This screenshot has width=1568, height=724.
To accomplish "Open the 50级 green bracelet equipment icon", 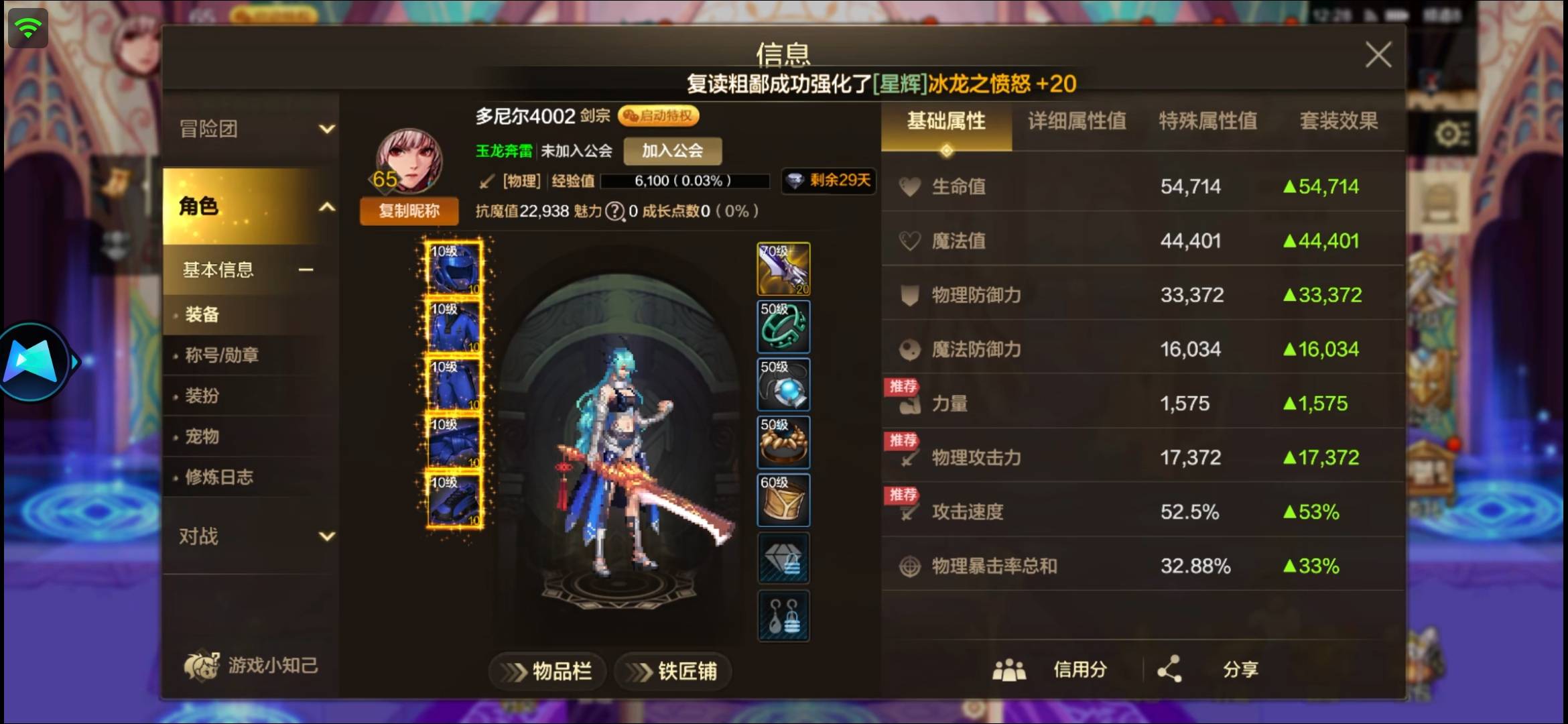I will coord(783,327).
